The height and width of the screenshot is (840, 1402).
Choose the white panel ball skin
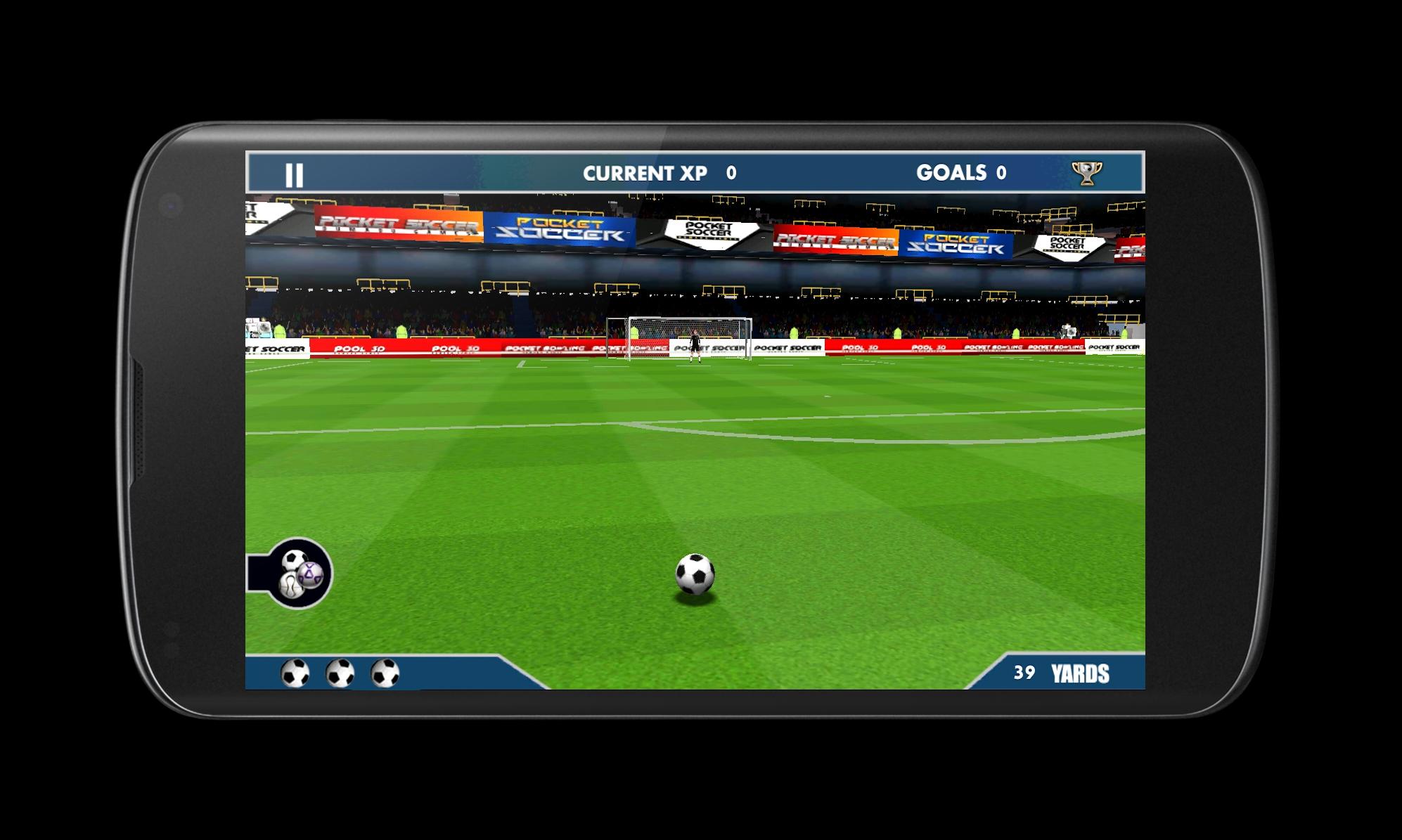[x=290, y=585]
